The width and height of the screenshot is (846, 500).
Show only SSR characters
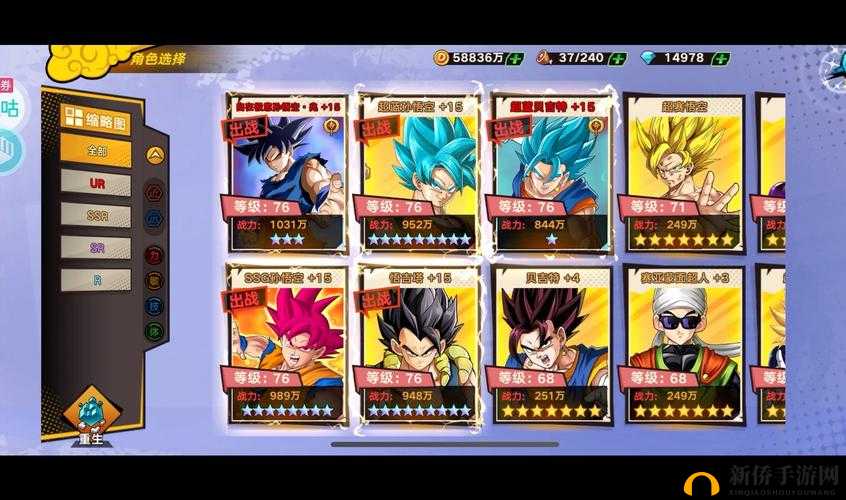coord(95,214)
